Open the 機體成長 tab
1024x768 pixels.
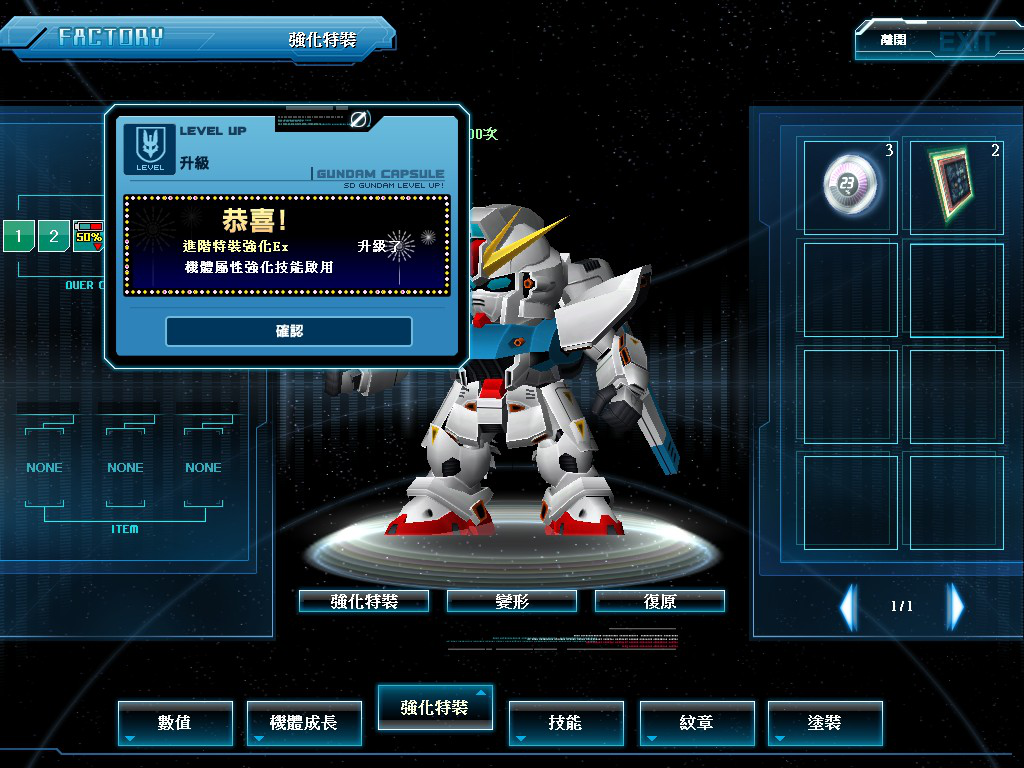pos(304,722)
